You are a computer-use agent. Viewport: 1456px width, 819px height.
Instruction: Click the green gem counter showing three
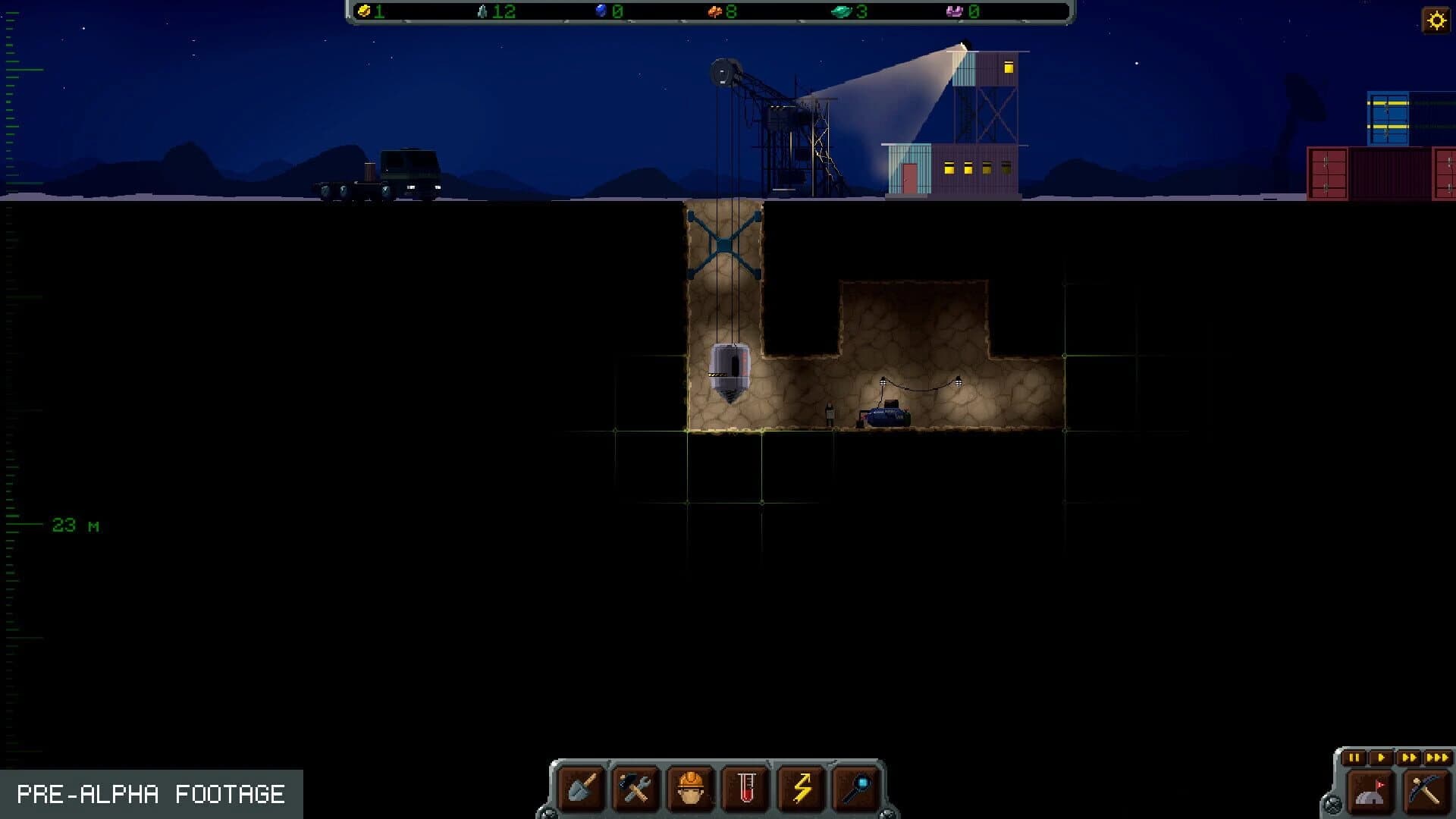click(851, 12)
